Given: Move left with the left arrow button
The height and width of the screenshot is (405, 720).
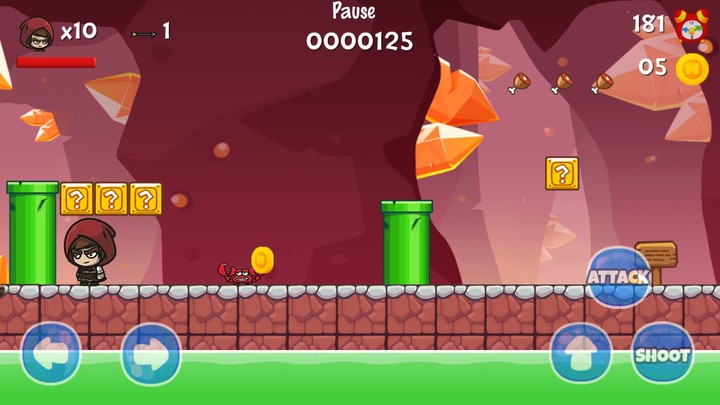Looking at the screenshot, I should 50,353.
